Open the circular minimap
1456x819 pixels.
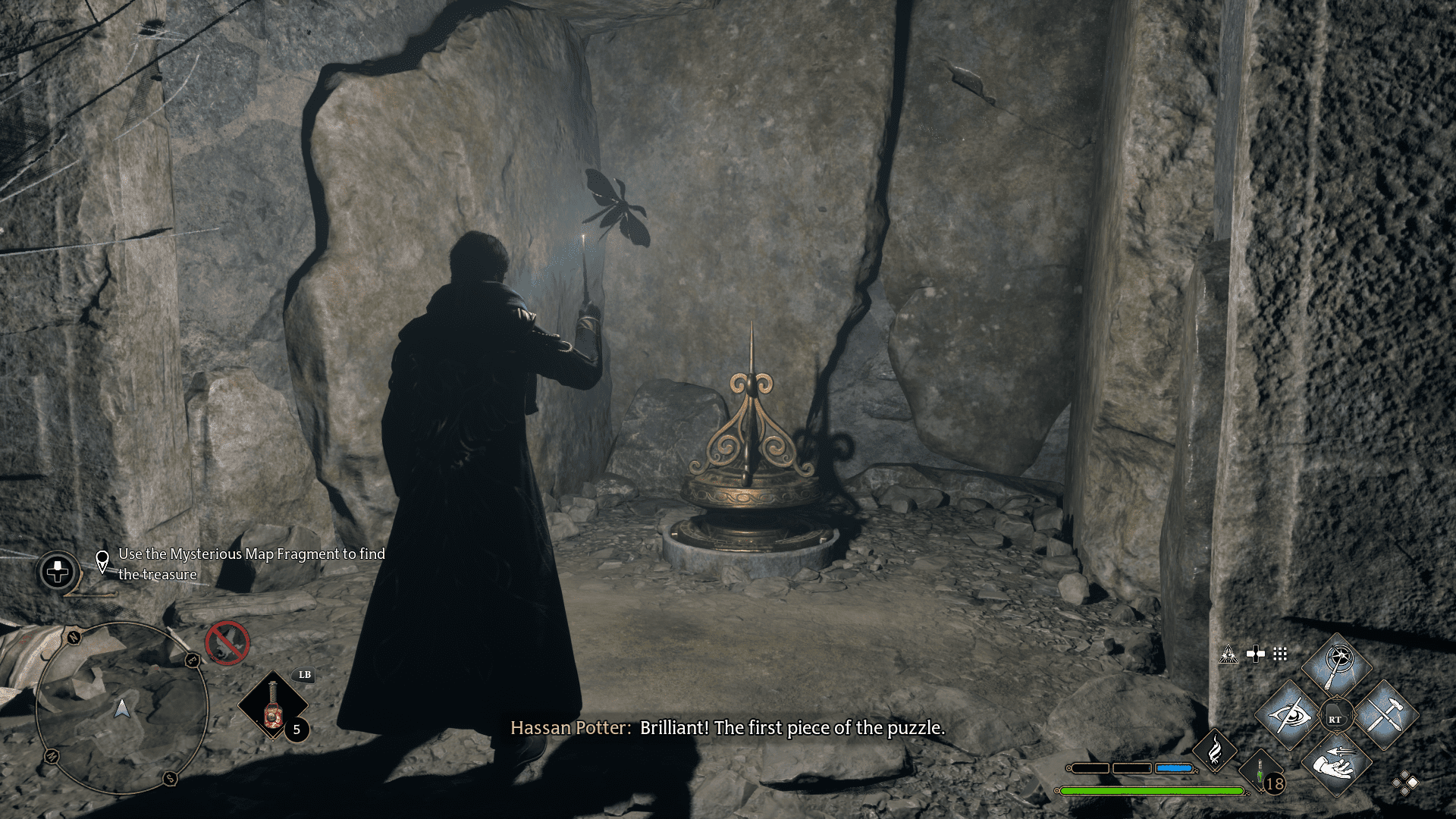pos(121,708)
